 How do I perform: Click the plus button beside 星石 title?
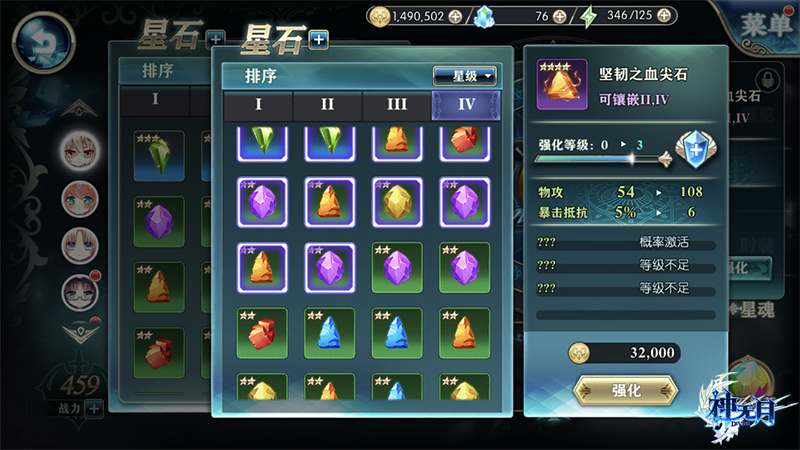coord(318,40)
